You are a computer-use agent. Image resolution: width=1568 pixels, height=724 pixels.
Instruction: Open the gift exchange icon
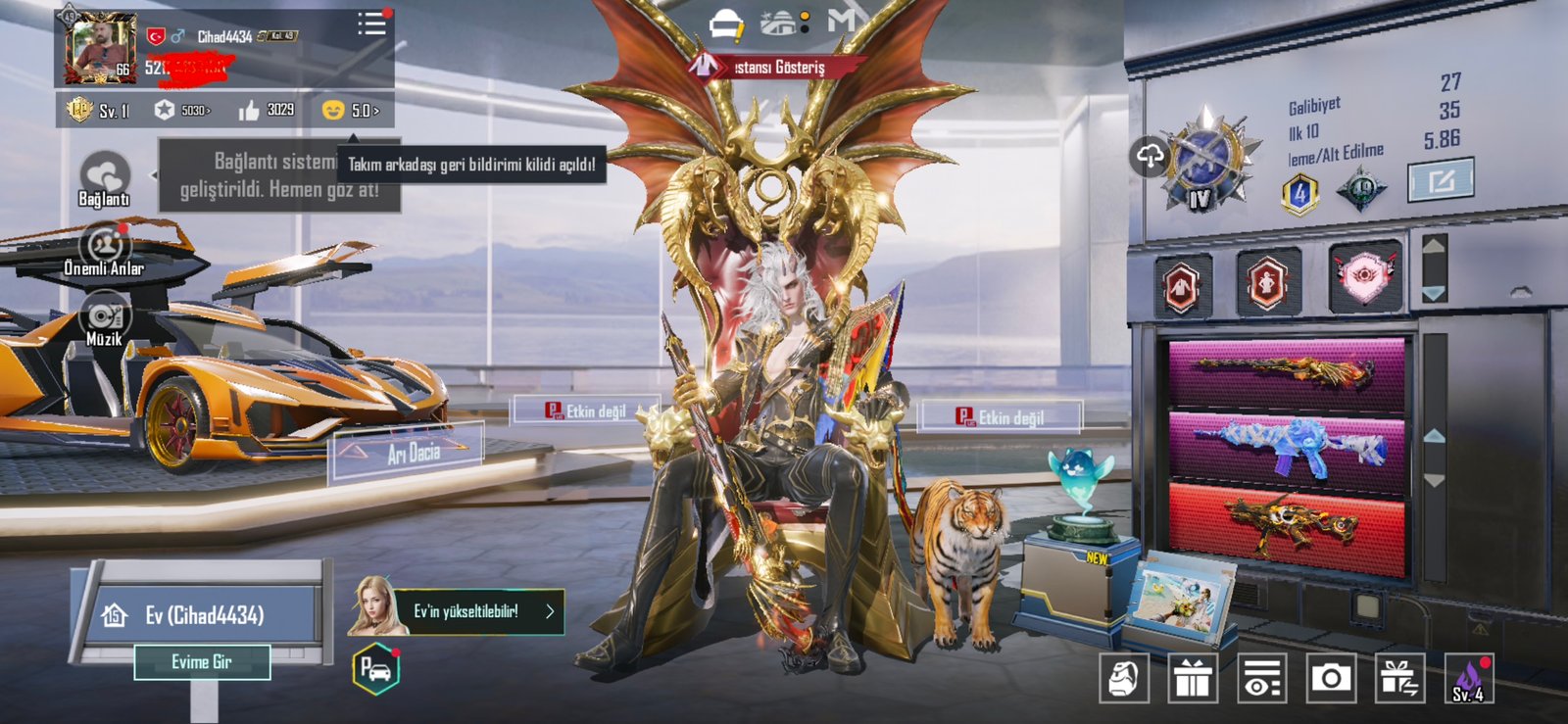click(x=1399, y=677)
